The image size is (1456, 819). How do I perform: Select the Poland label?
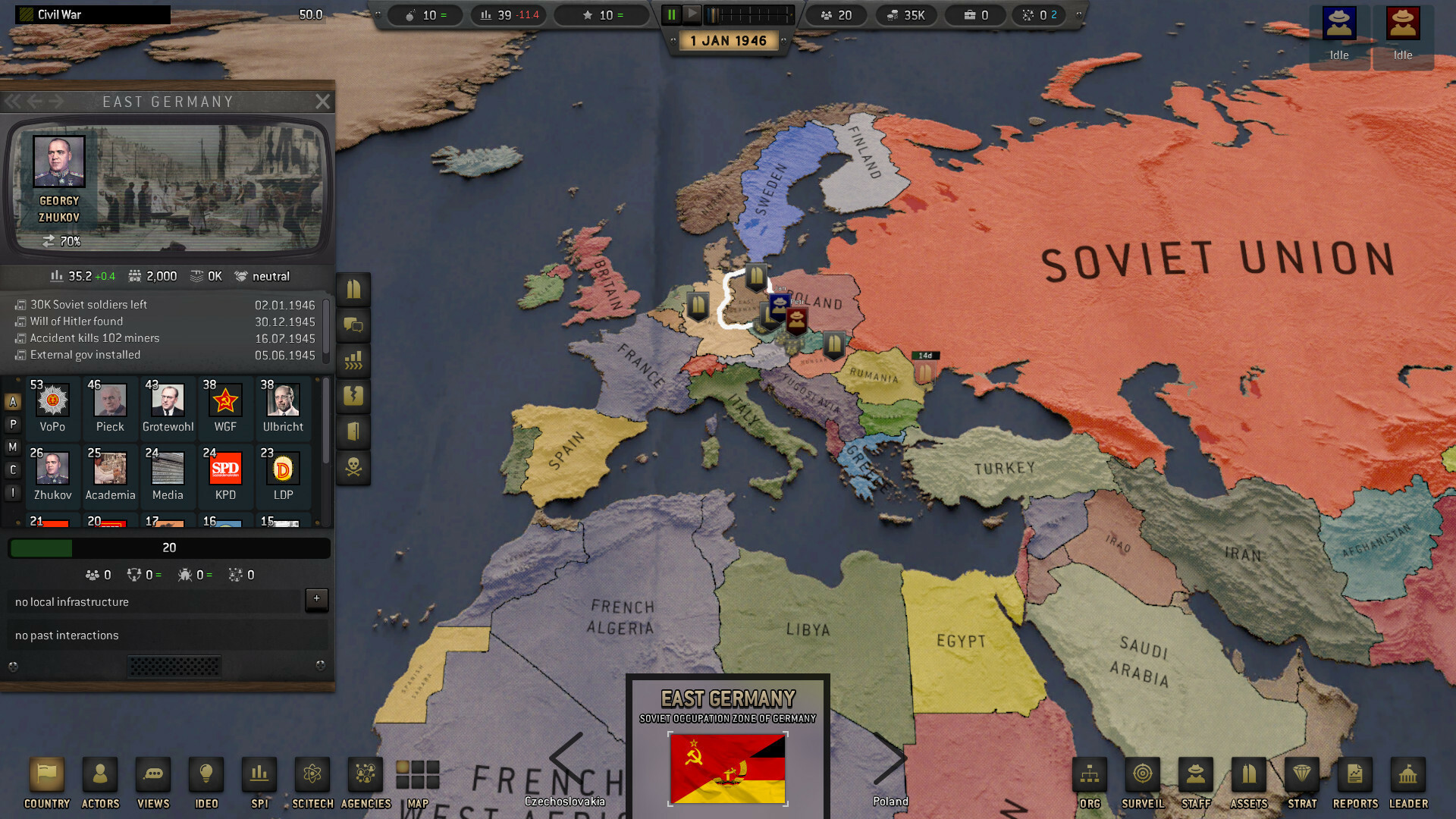click(x=890, y=801)
